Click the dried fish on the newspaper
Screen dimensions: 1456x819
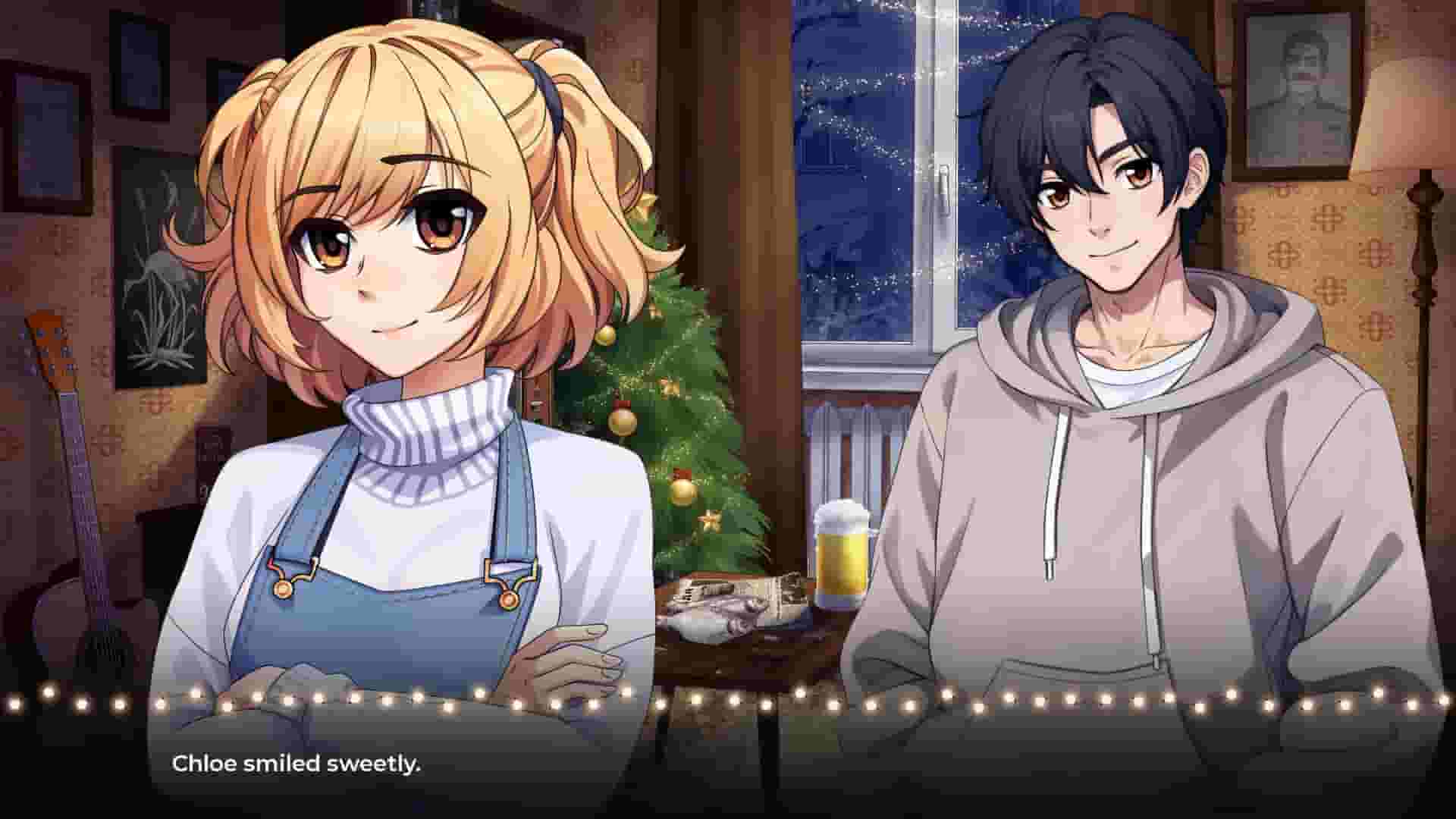[x=728, y=614]
